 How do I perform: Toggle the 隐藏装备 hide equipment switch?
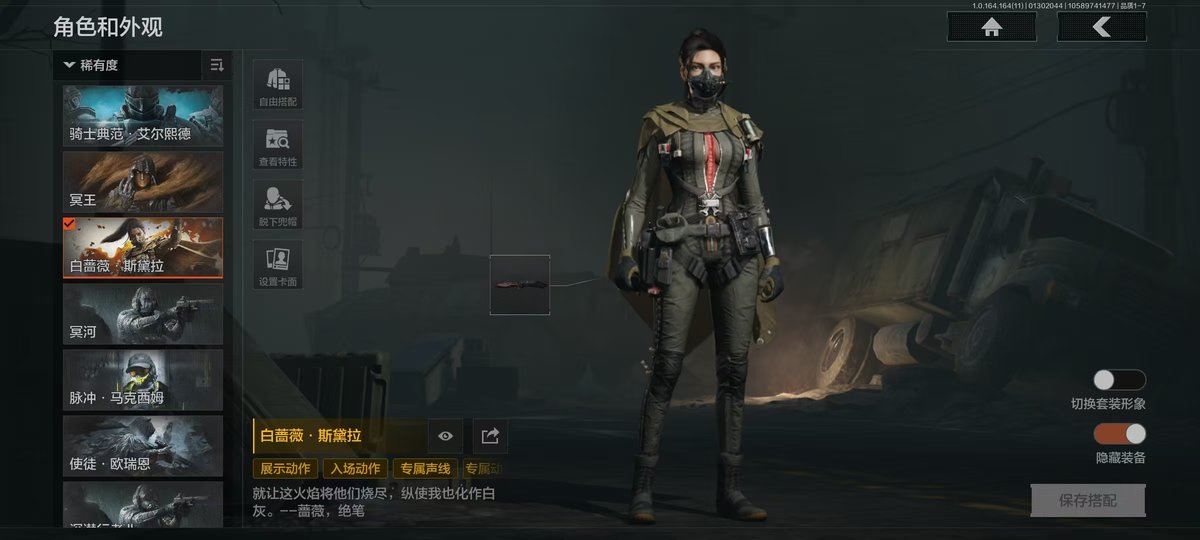(x=1119, y=434)
